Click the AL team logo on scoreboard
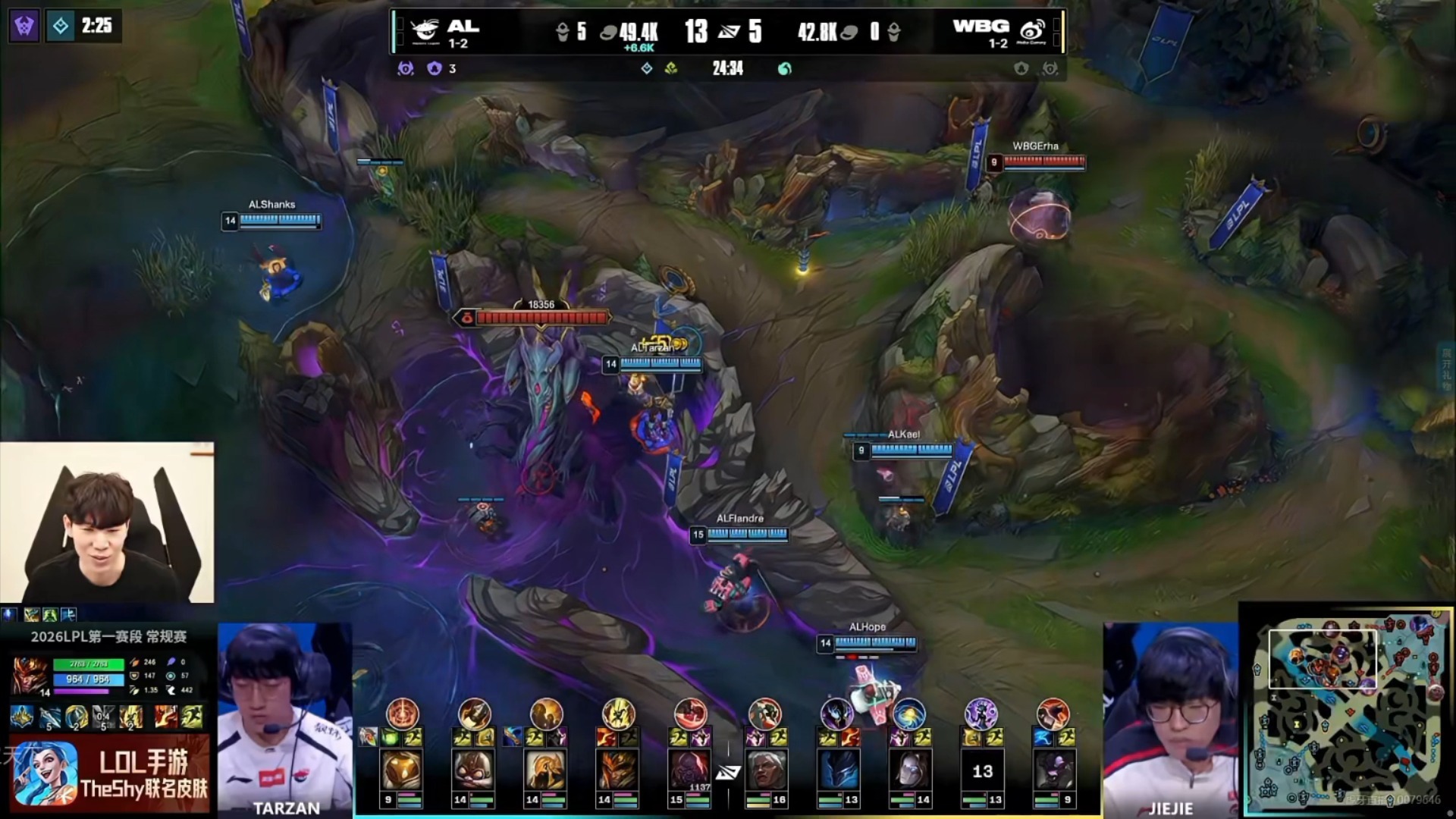 click(x=425, y=31)
